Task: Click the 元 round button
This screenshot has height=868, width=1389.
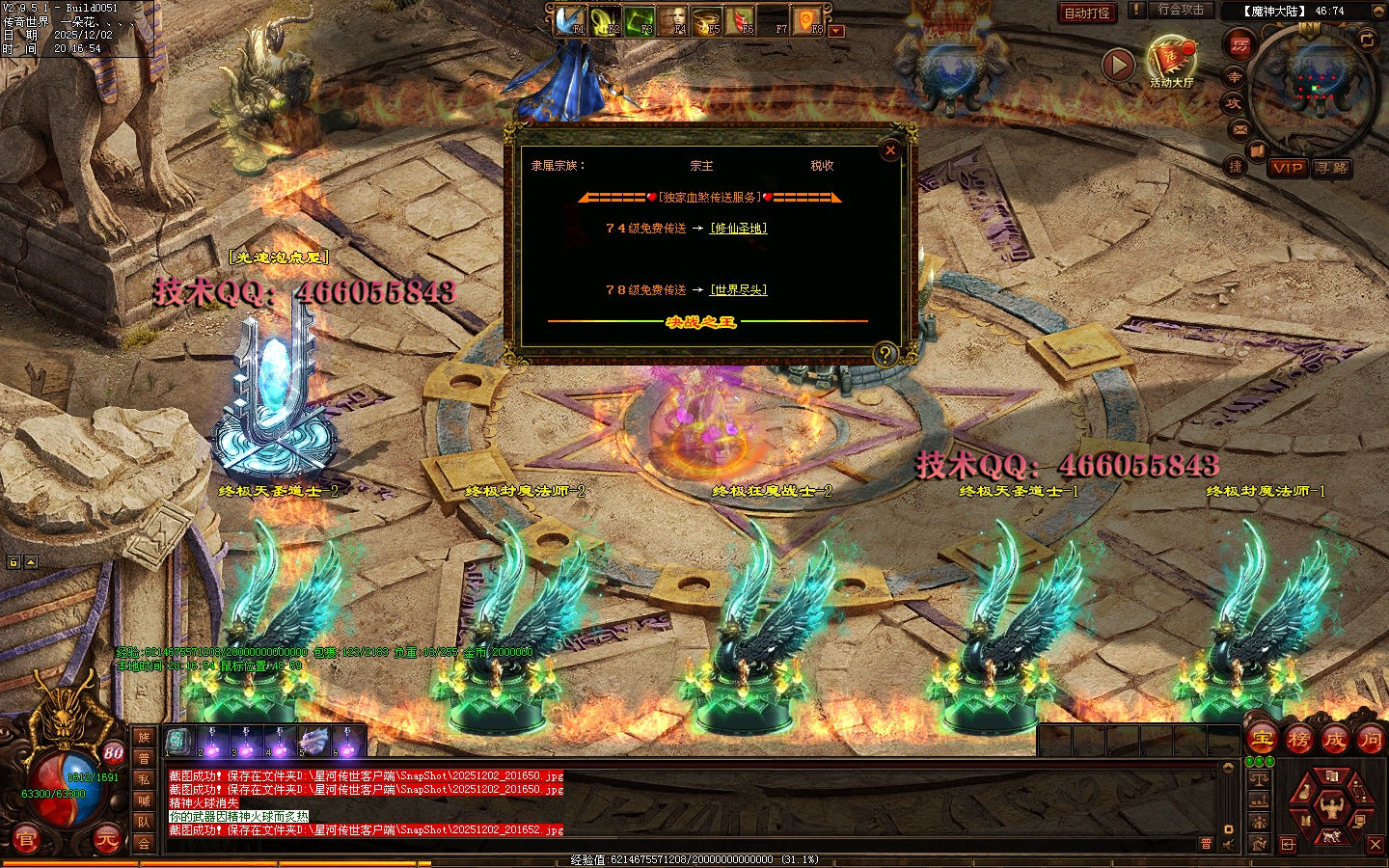Action: click(x=106, y=840)
